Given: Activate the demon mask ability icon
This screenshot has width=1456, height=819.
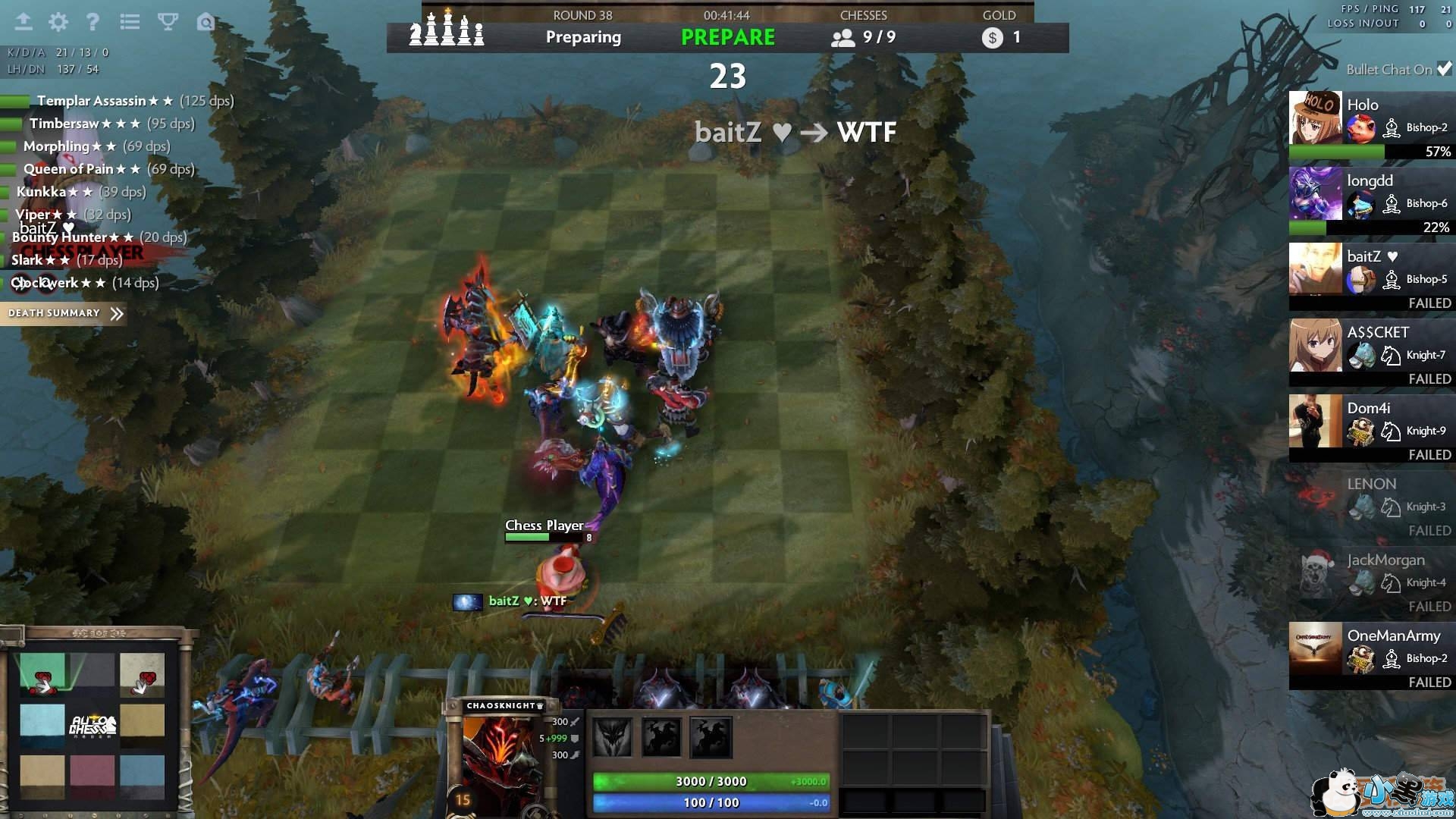Looking at the screenshot, I should coord(611,738).
